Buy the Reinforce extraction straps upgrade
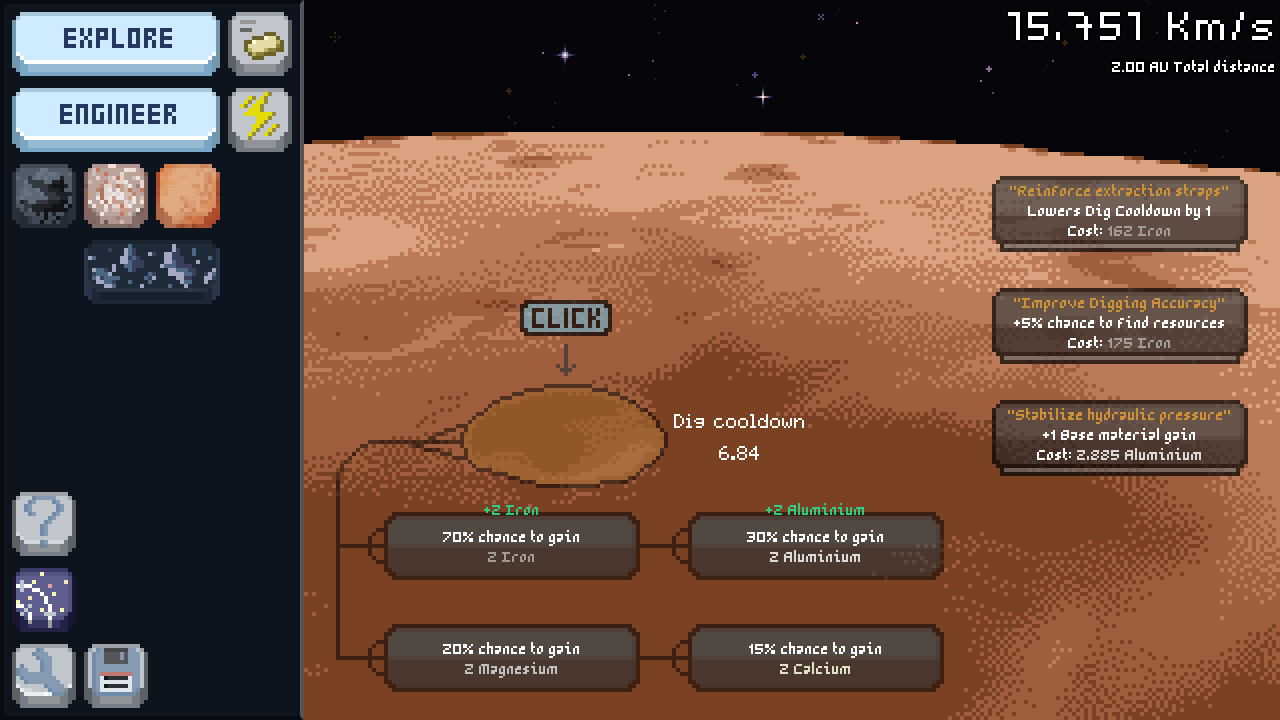This screenshot has width=1280, height=720. (1119, 211)
